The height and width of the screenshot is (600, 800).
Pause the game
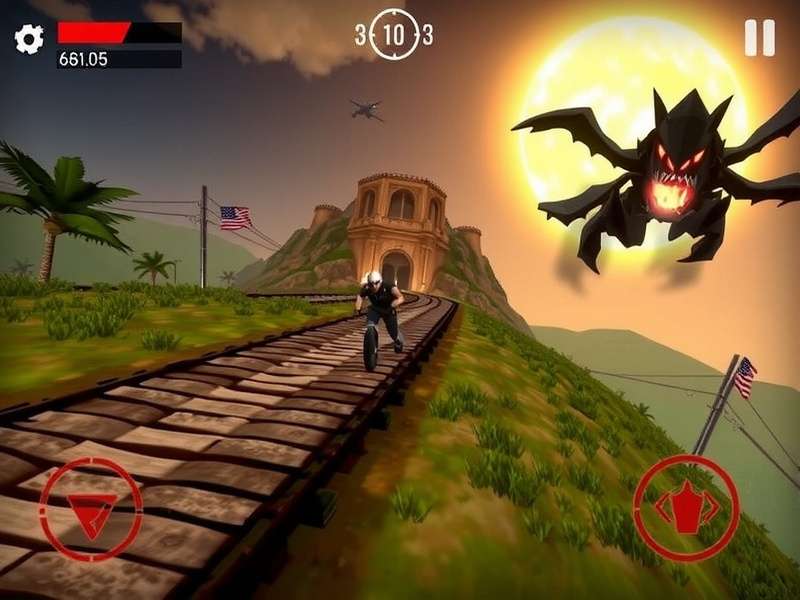click(x=760, y=38)
